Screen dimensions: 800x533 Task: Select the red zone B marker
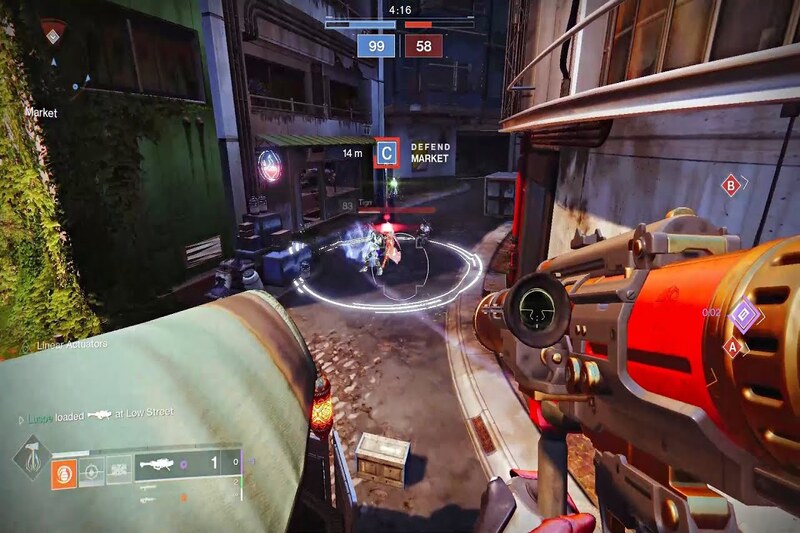click(x=732, y=184)
